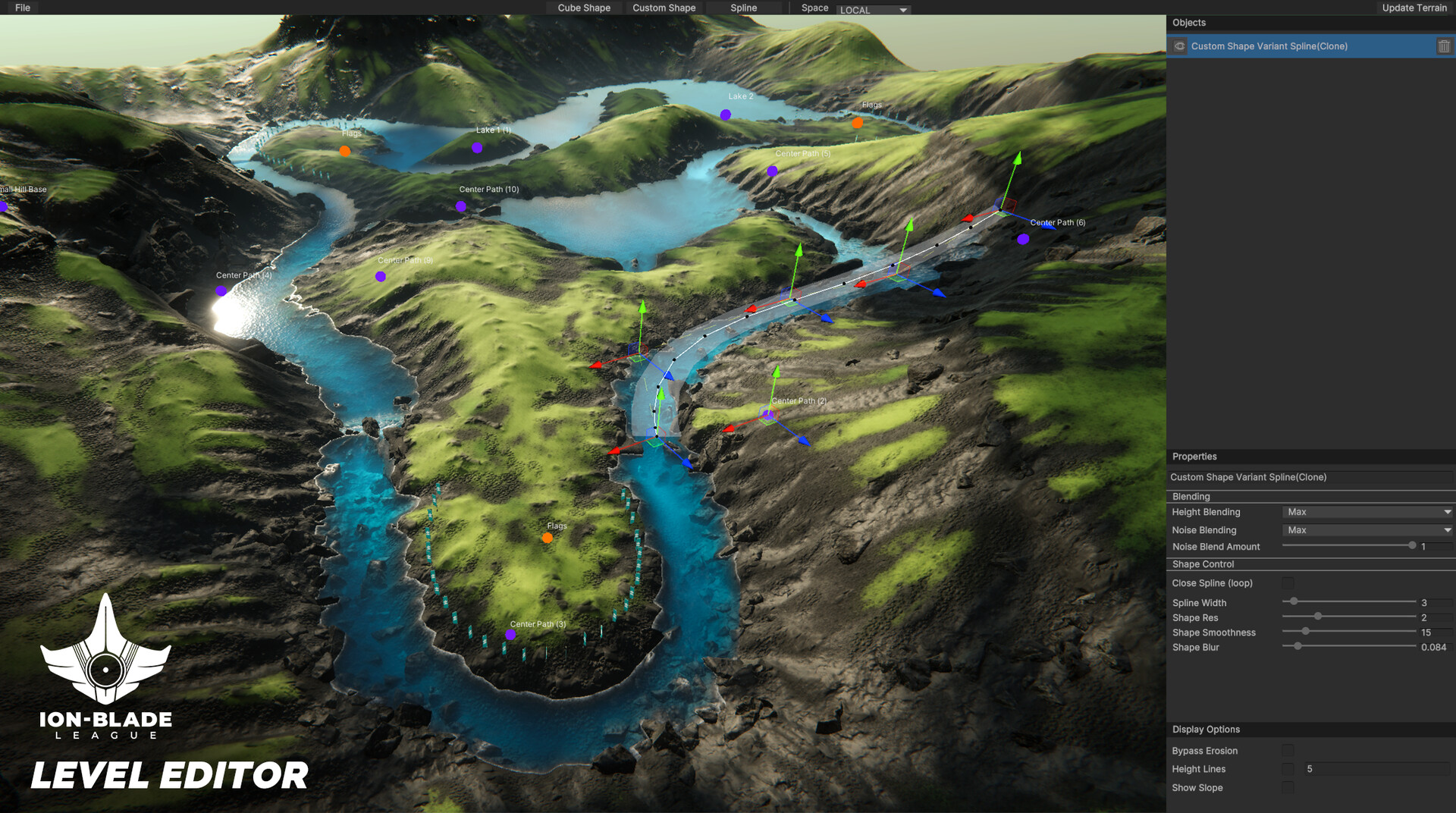Check the Bypass Erosion option
The image size is (1456, 813).
click(1288, 750)
